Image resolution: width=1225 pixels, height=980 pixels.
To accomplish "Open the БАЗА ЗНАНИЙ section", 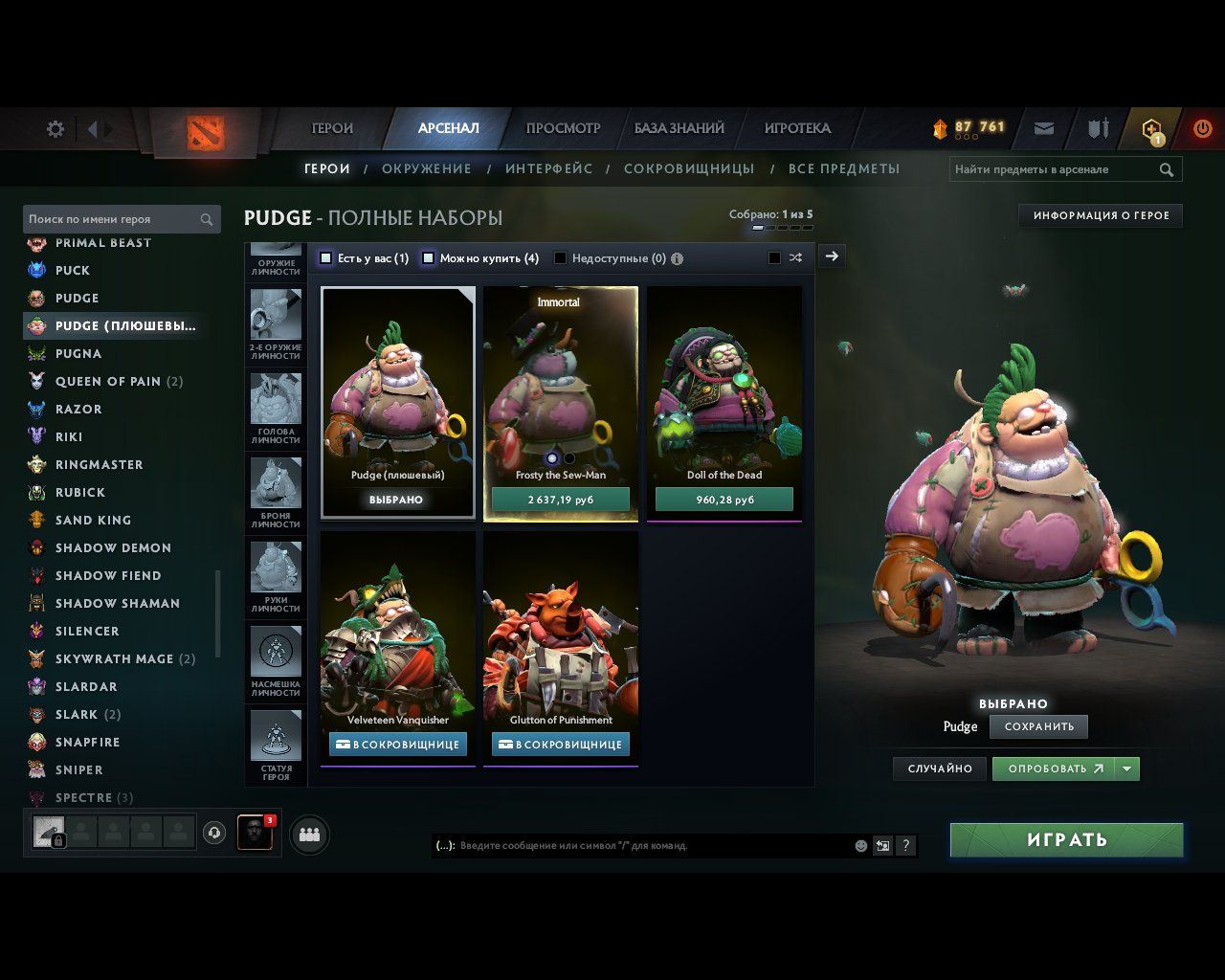I will coord(679,128).
